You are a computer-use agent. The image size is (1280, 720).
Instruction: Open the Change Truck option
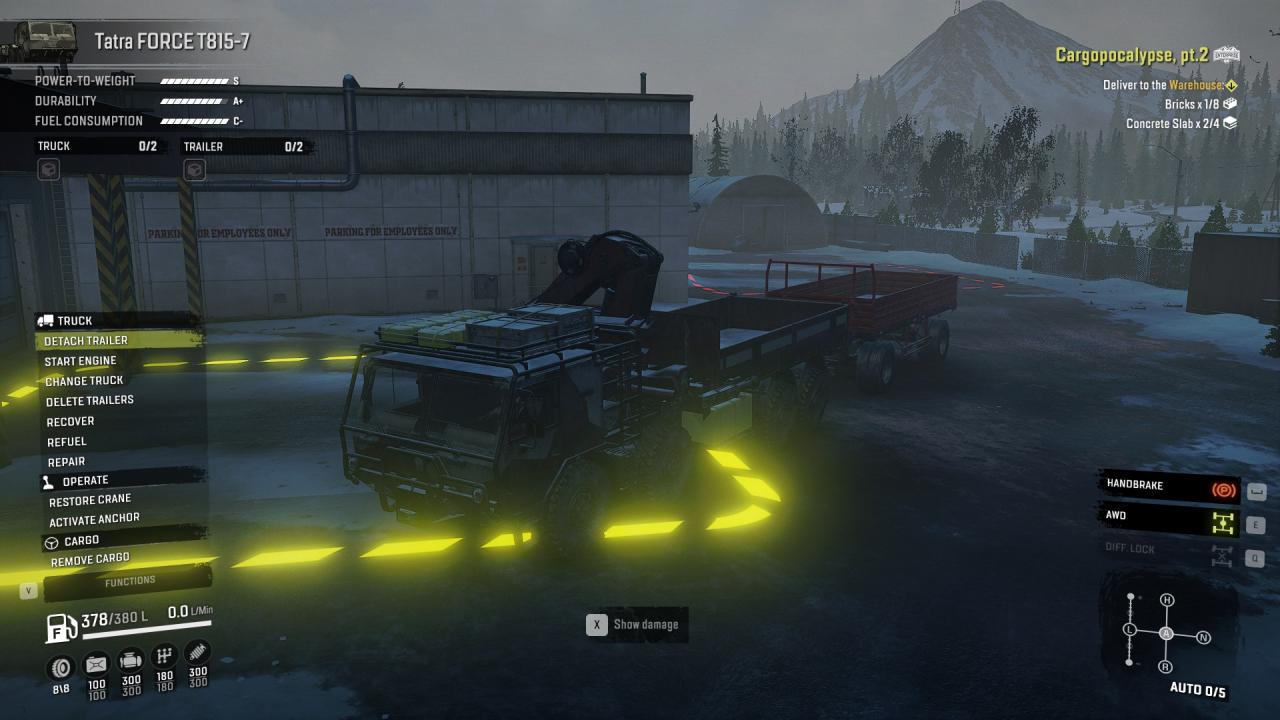tap(84, 381)
